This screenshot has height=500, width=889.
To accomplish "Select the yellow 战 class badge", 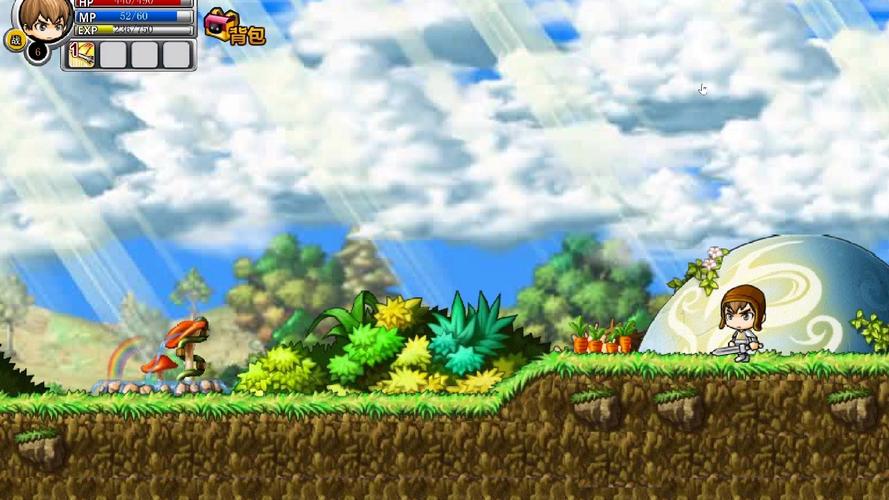I will (x=15, y=40).
